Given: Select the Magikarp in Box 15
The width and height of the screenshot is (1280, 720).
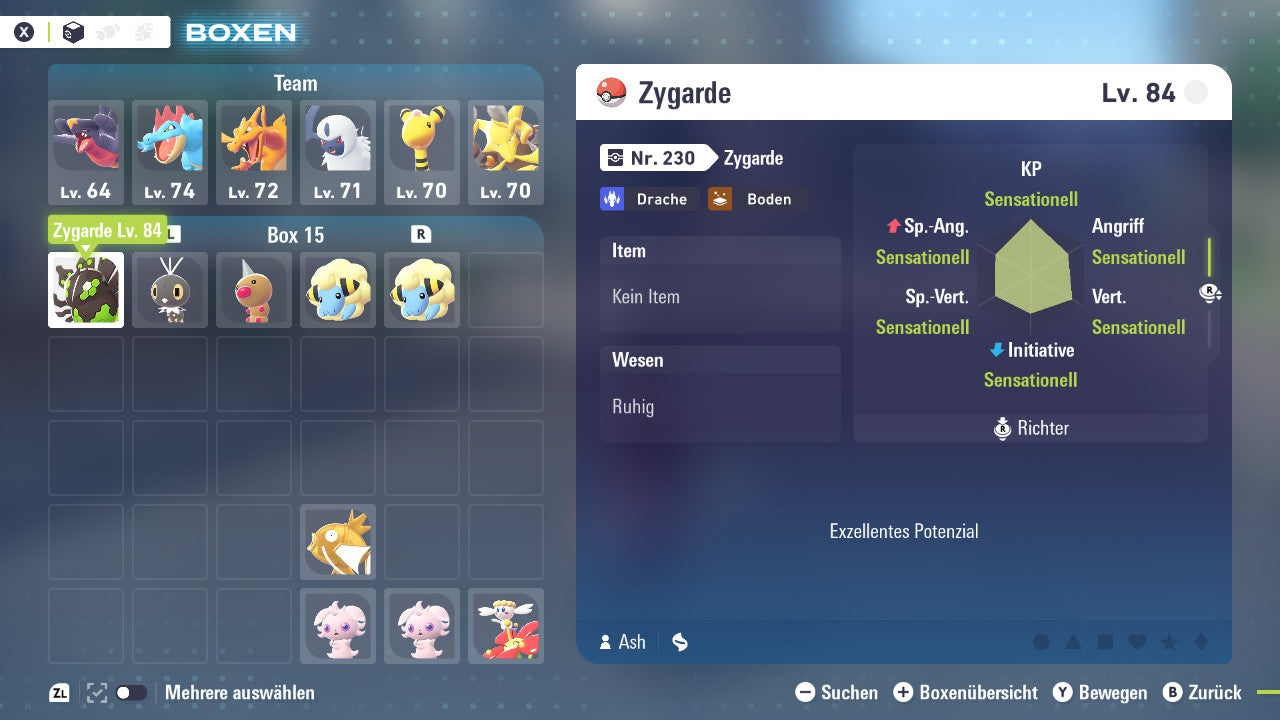Looking at the screenshot, I should point(338,541).
